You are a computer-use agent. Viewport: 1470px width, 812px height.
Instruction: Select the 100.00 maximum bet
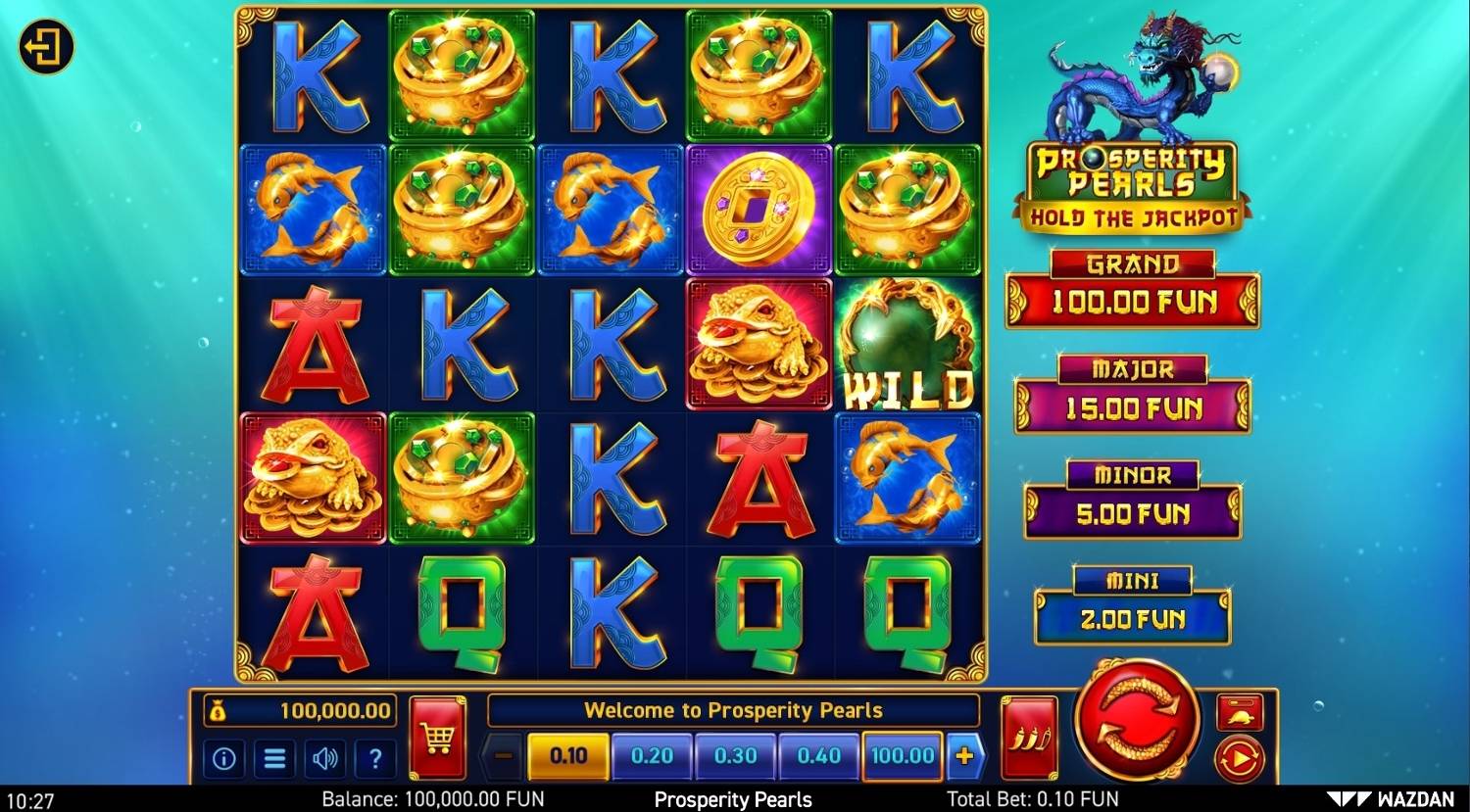(x=902, y=756)
